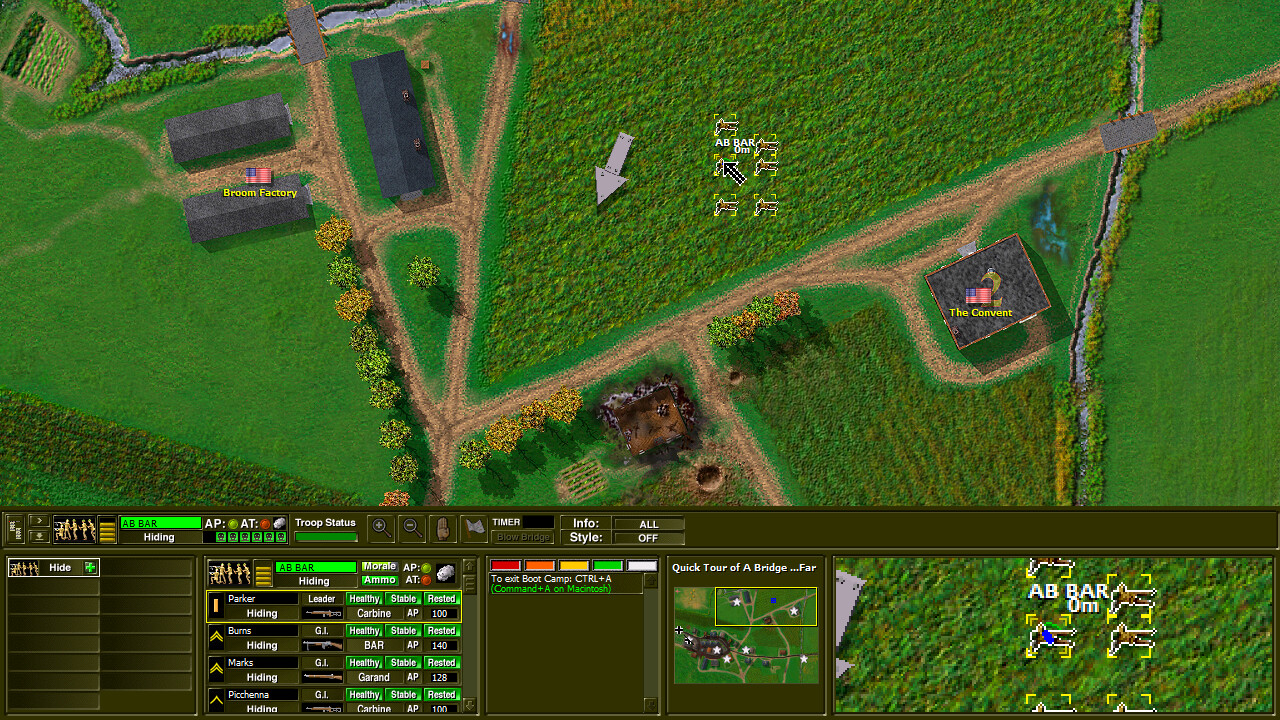This screenshot has height=720, width=1280.
Task: Click the next-team arrow button
Action: tap(40, 521)
